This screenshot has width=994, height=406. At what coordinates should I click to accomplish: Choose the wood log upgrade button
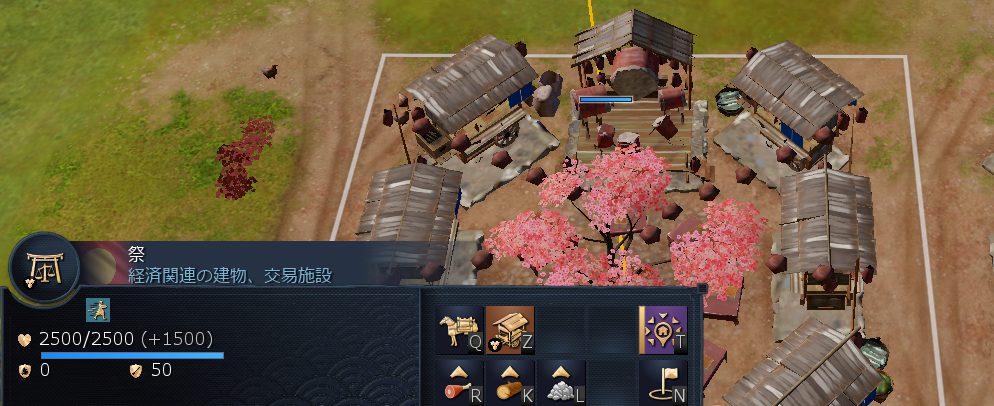pos(510,382)
